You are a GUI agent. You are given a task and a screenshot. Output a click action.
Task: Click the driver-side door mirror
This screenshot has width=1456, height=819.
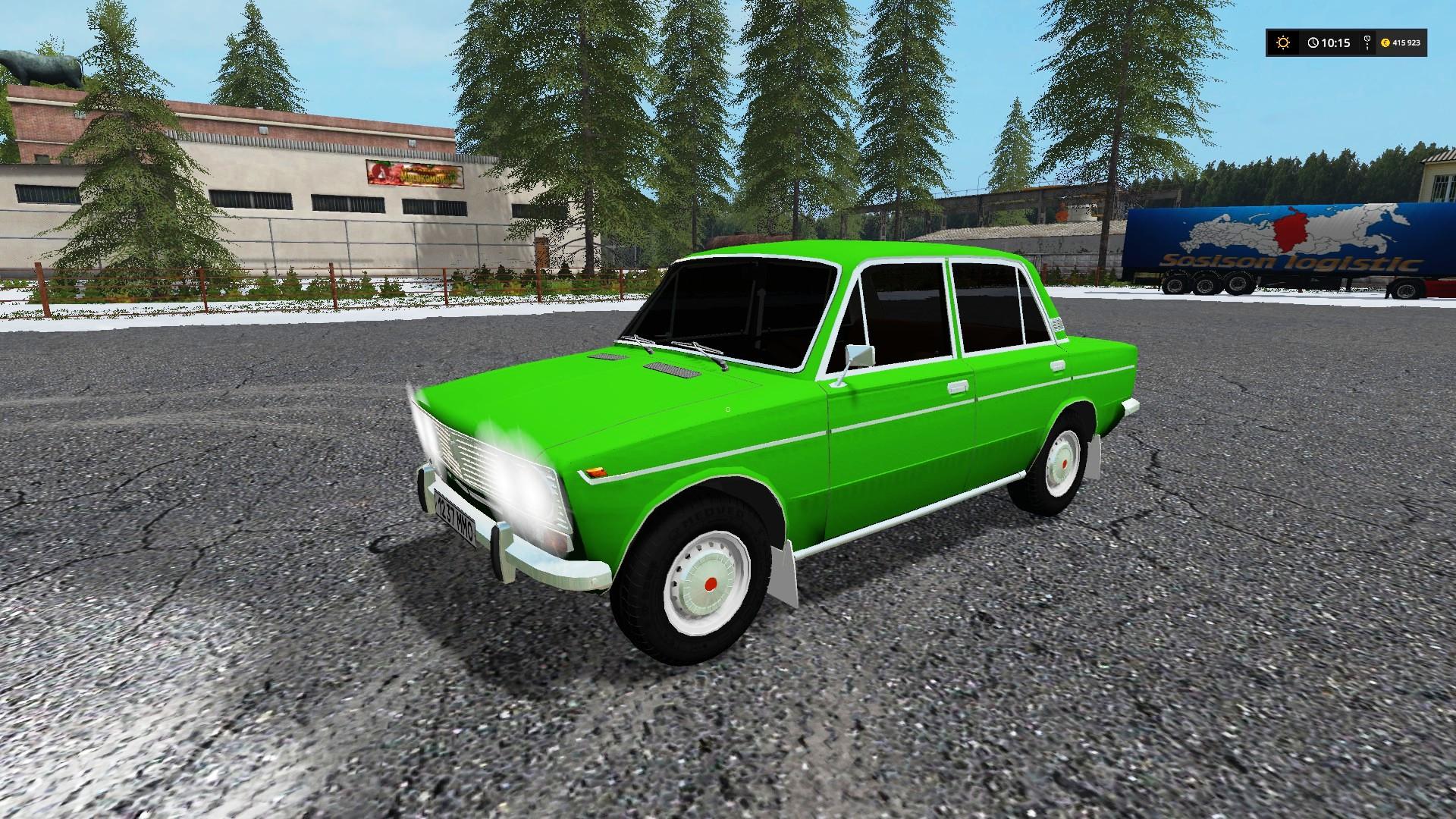click(861, 354)
